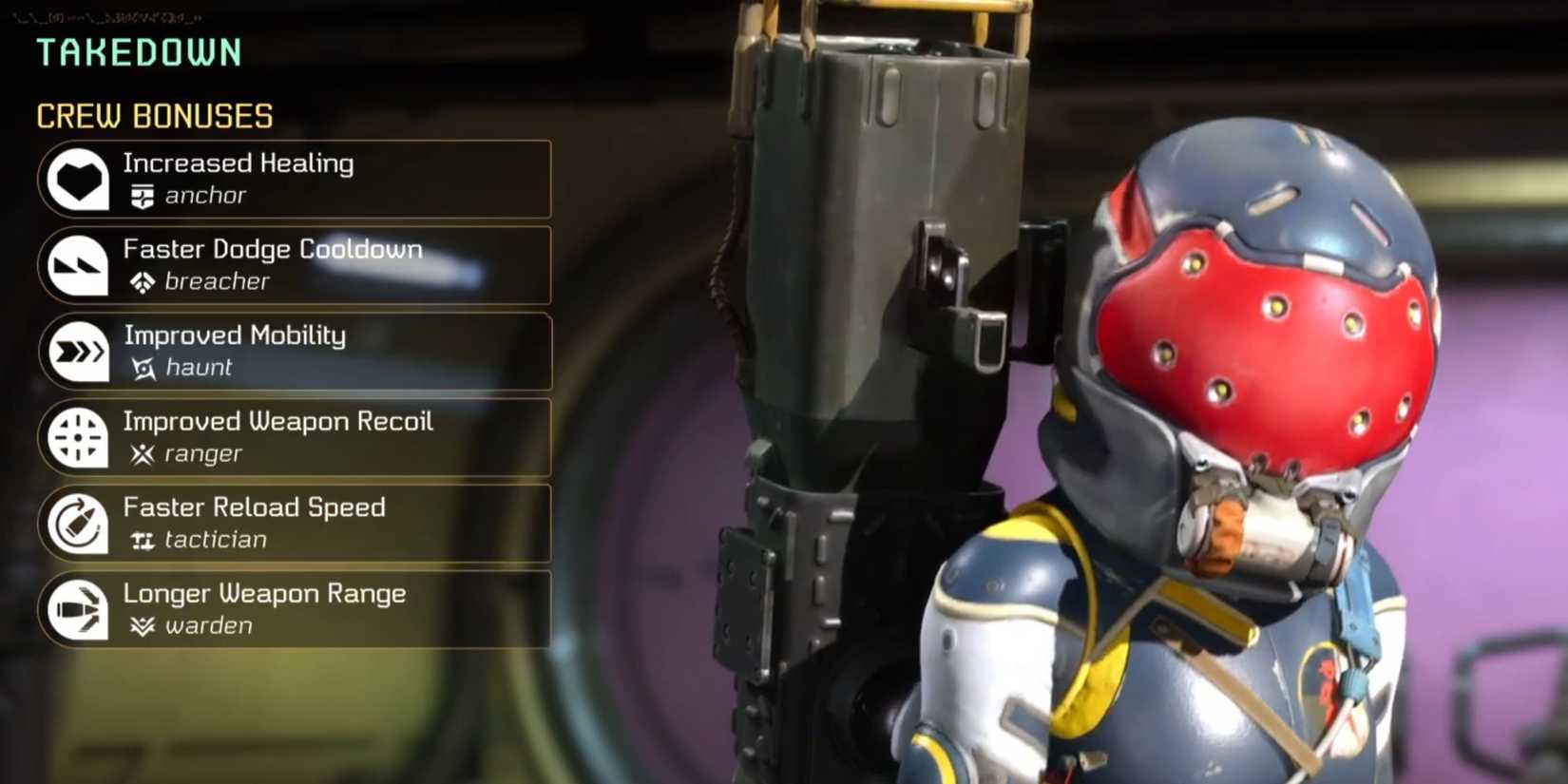This screenshot has width=1568, height=784.
Task: Toggle the Increased Healing crew bonus
Action: pos(295,179)
